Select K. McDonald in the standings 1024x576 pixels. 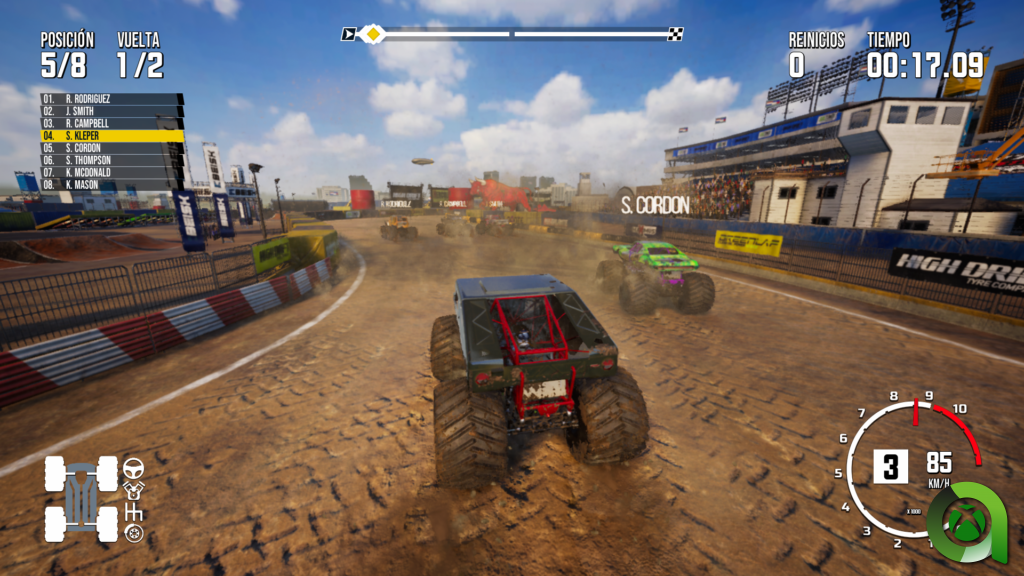click(110, 172)
